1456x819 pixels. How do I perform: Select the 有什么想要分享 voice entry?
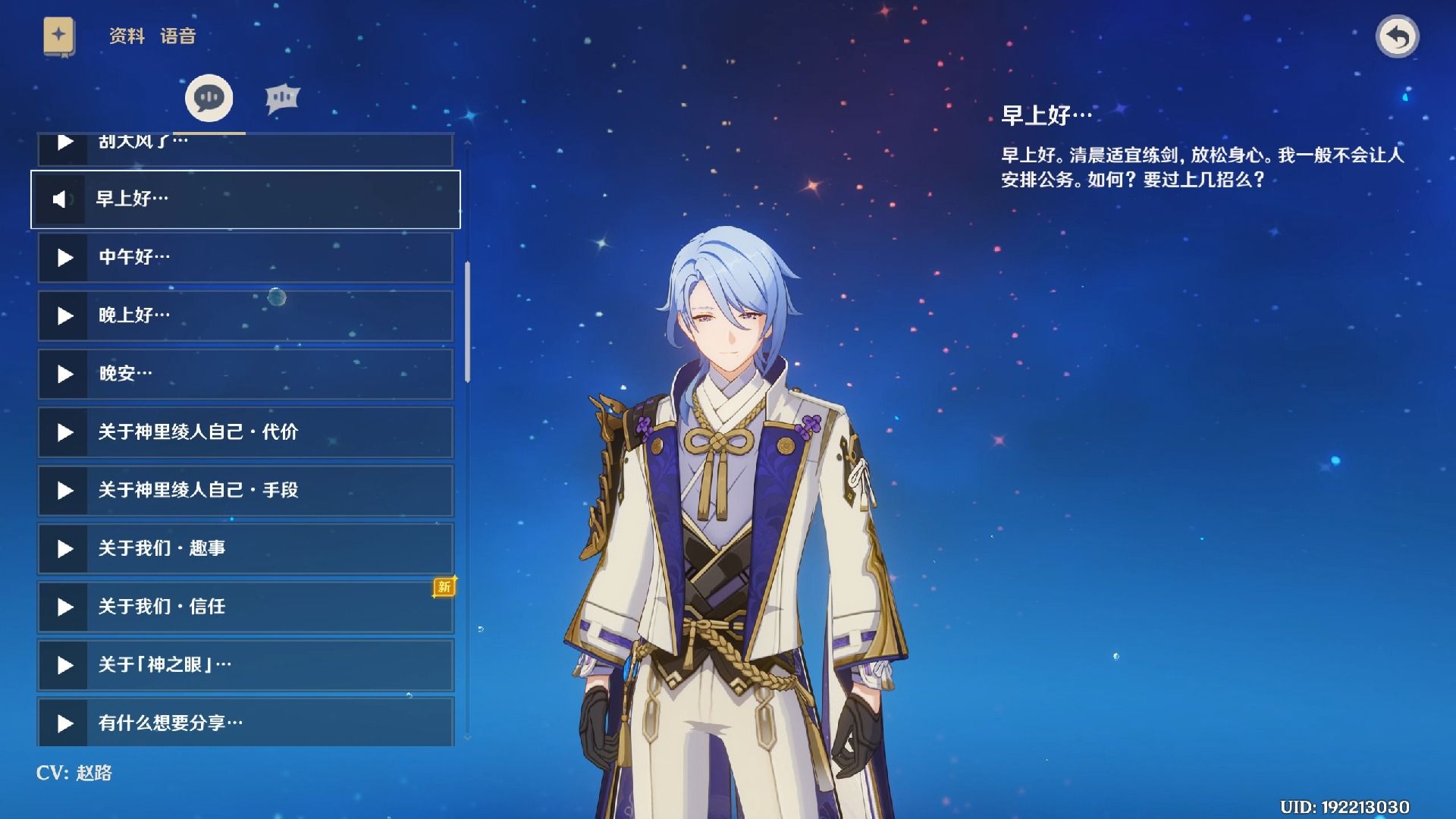point(244,723)
